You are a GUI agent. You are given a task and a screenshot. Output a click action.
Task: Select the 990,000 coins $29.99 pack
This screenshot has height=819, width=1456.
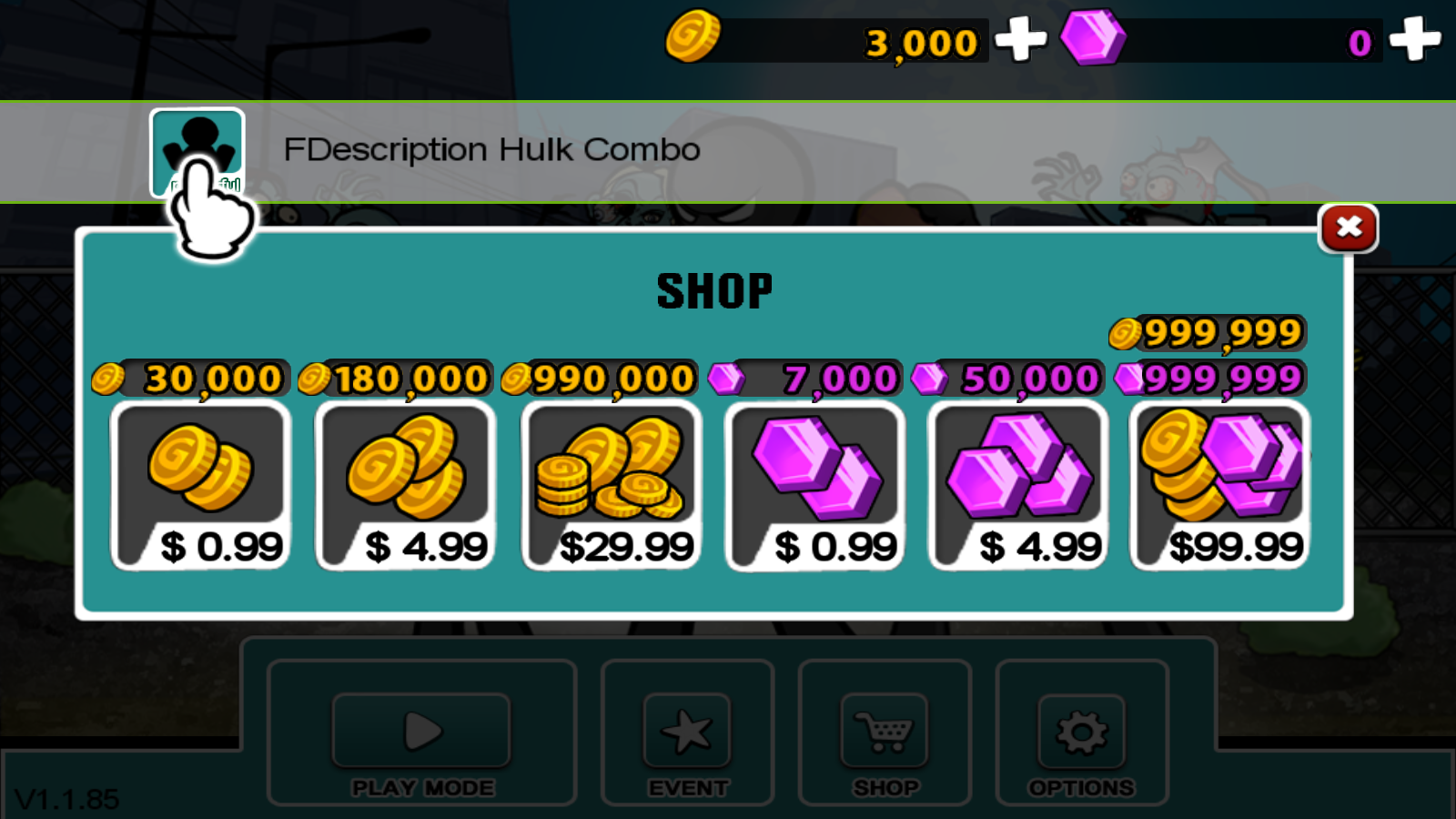coord(611,486)
